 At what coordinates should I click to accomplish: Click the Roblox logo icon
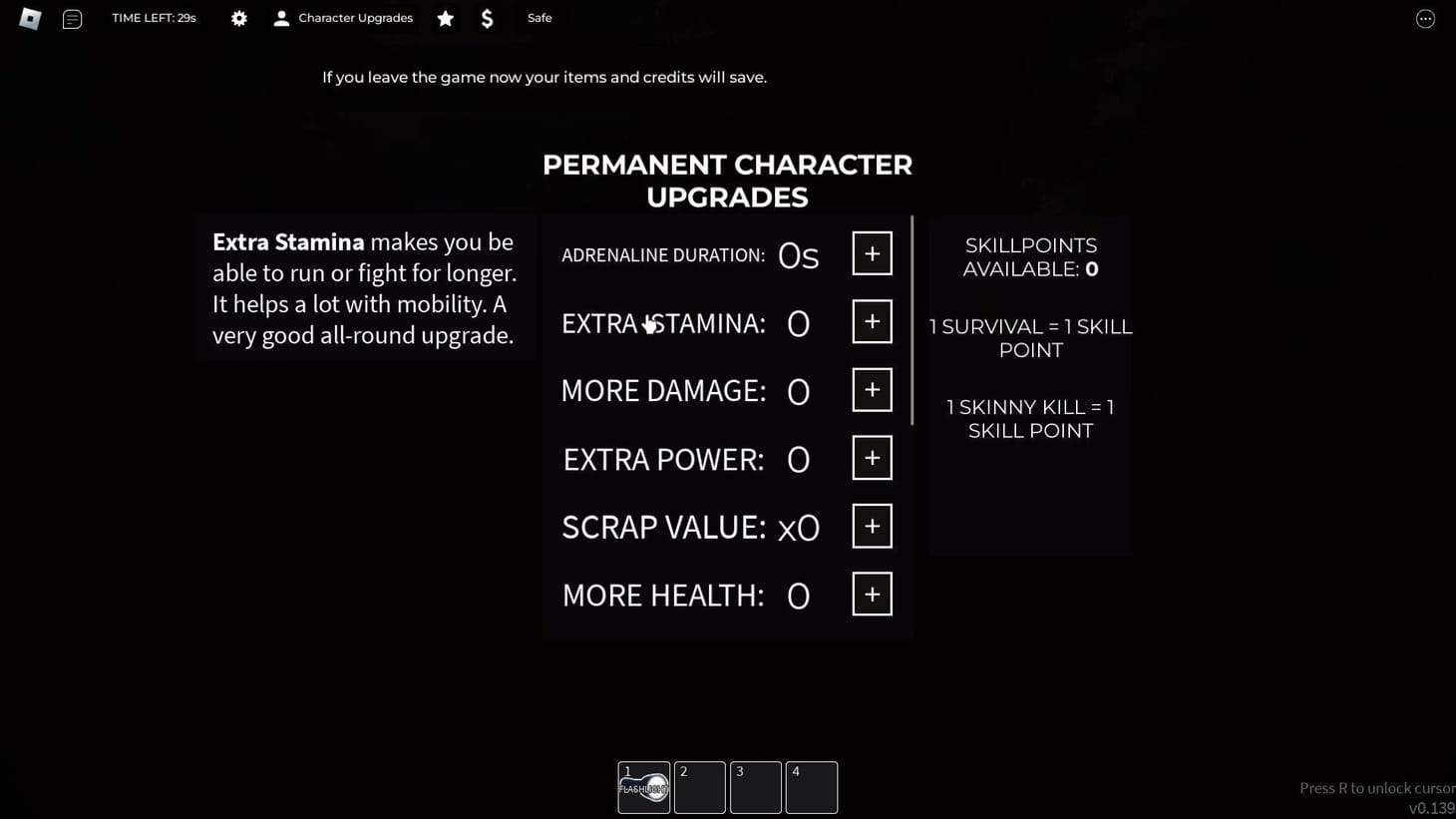(x=29, y=18)
